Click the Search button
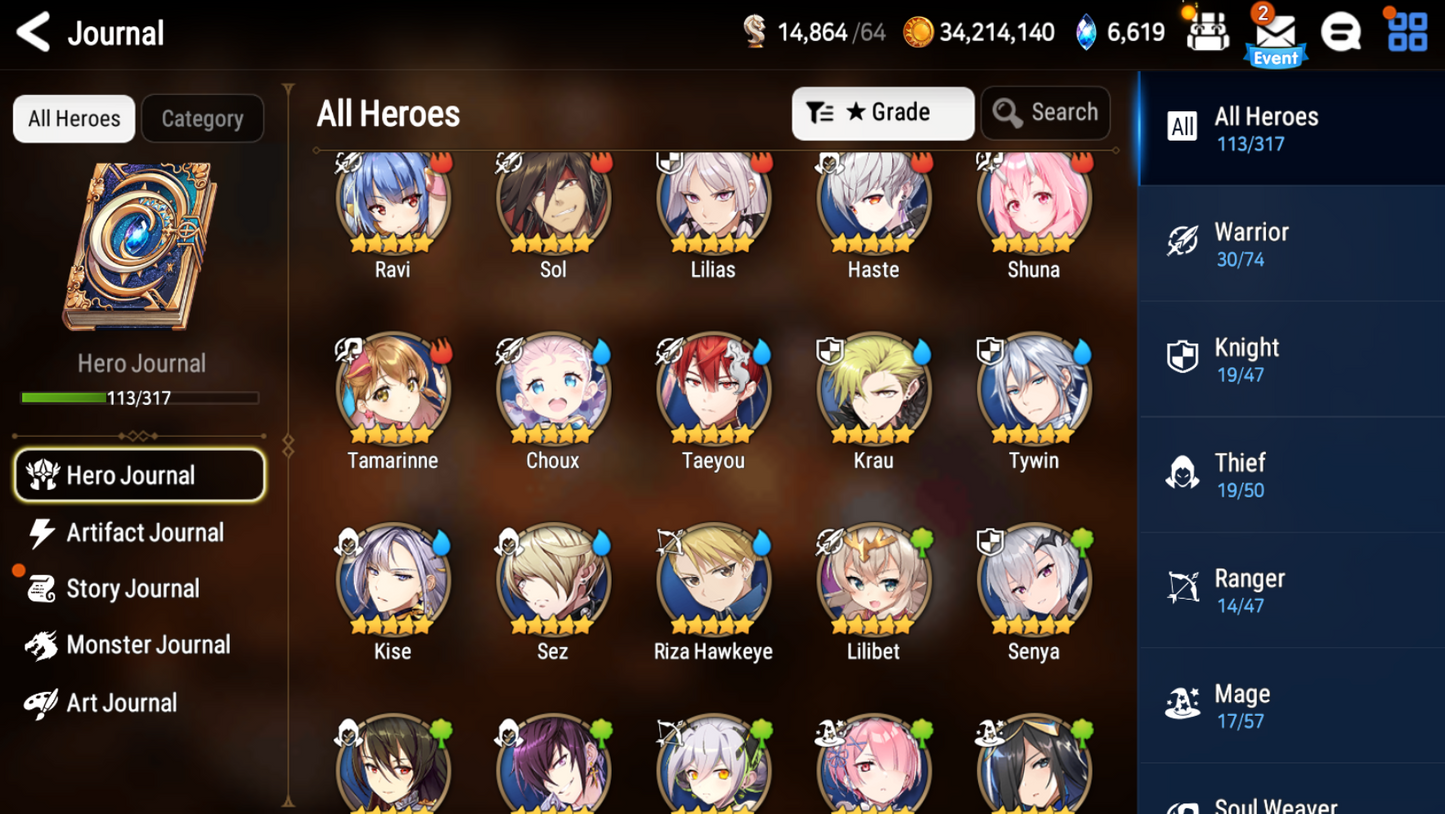Image resolution: width=1445 pixels, height=814 pixels. point(1045,112)
